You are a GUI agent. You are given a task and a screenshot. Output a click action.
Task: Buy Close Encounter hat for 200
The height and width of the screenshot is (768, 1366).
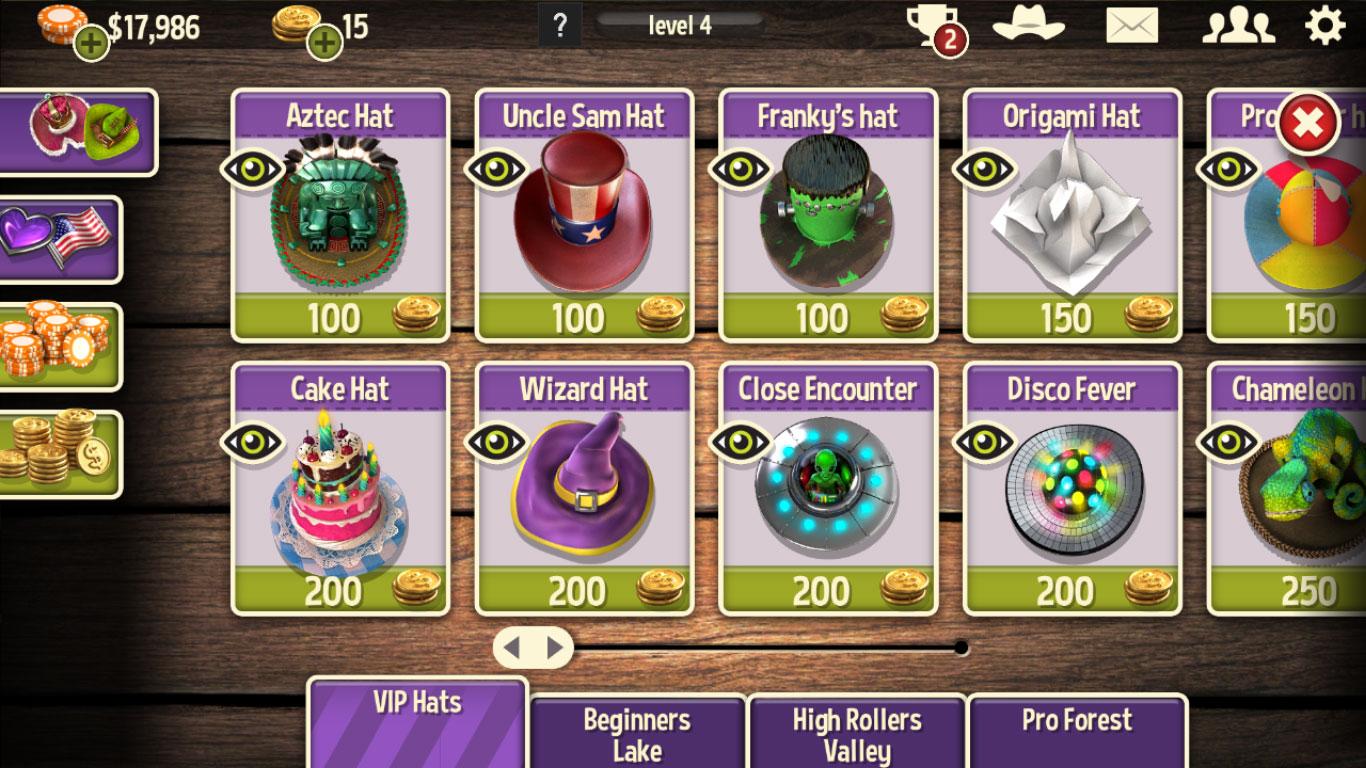[828, 591]
